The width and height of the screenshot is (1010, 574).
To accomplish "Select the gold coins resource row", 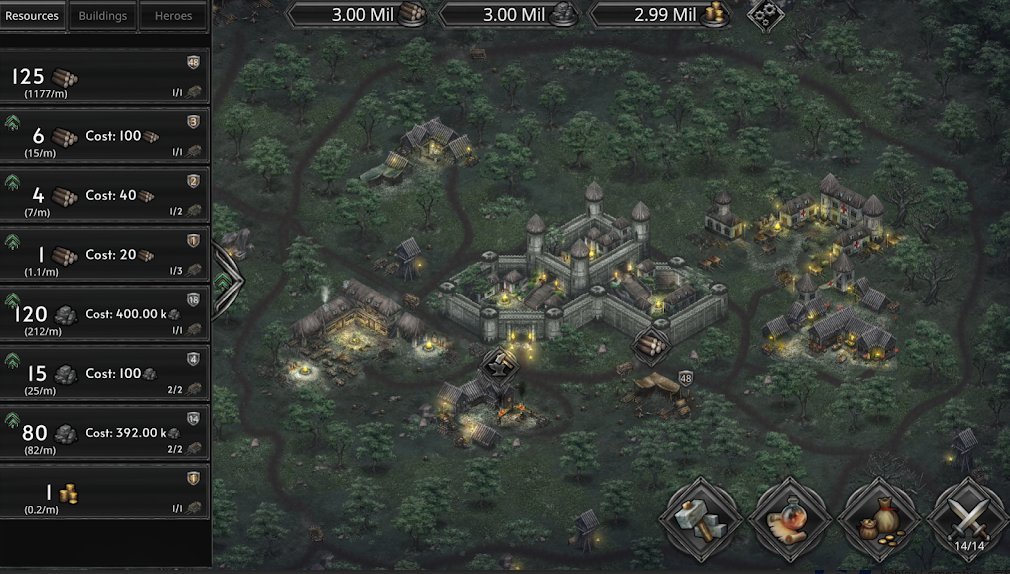I will 105,492.
